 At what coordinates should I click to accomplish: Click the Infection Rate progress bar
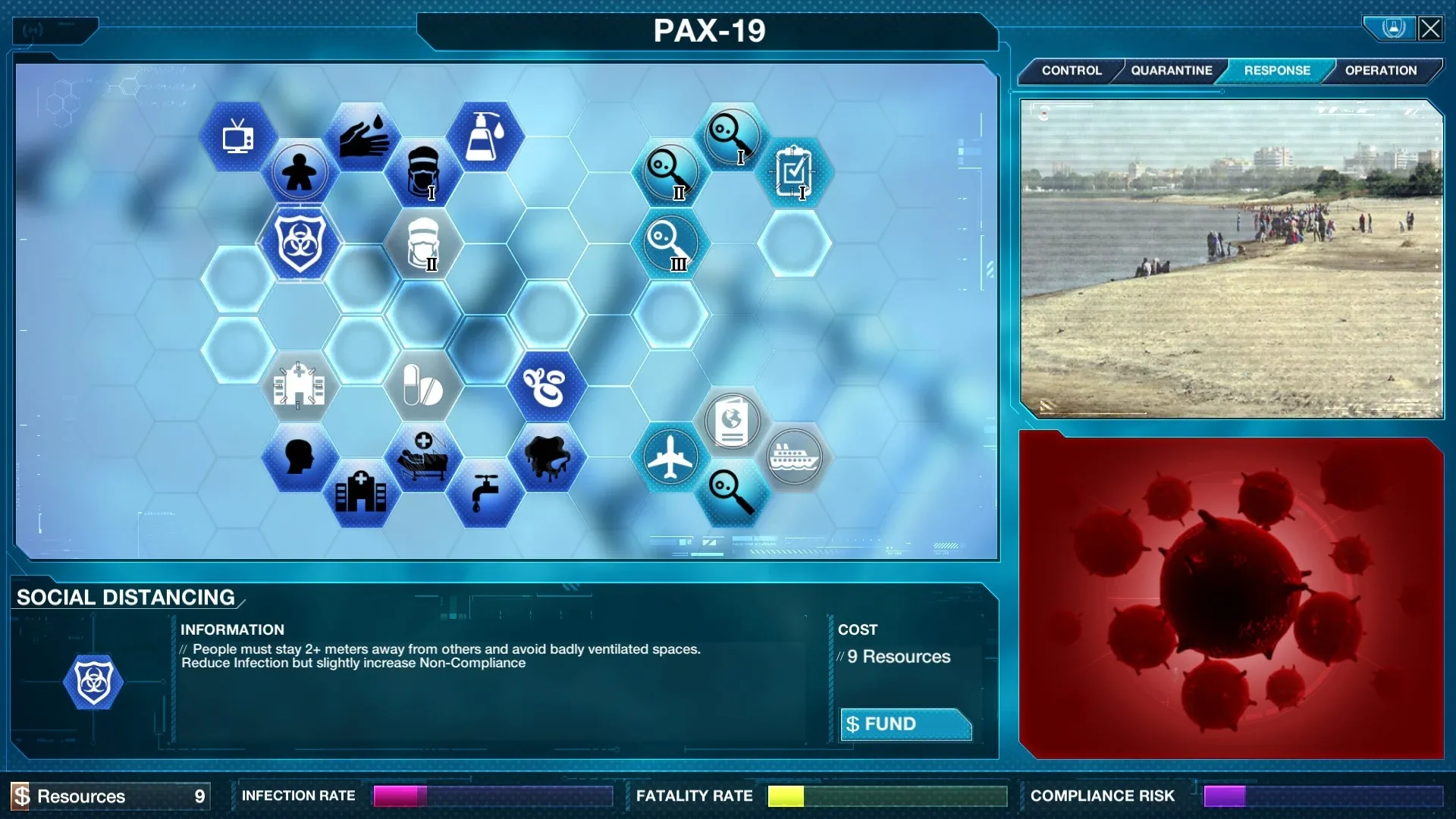click(491, 796)
